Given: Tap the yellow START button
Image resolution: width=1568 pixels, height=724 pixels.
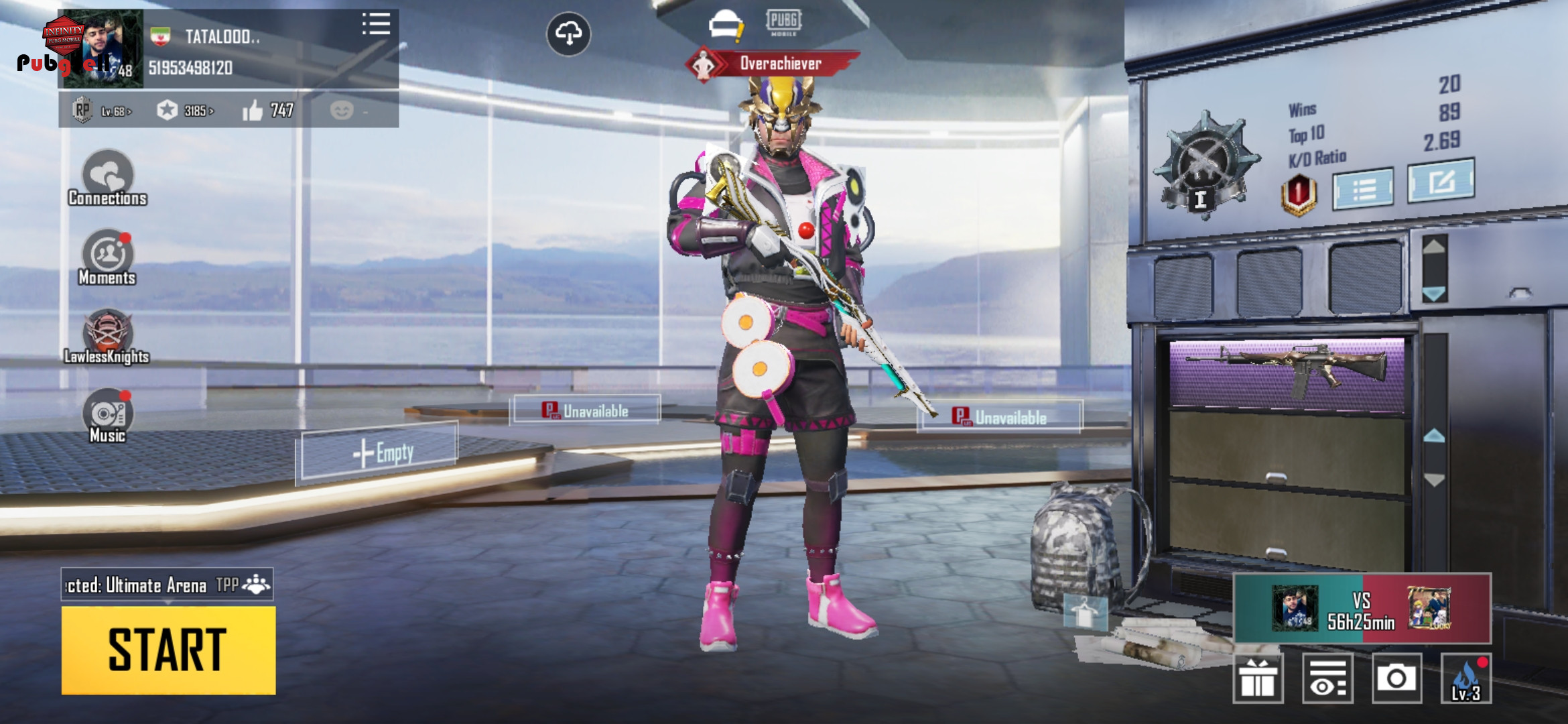Looking at the screenshot, I should [x=168, y=650].
